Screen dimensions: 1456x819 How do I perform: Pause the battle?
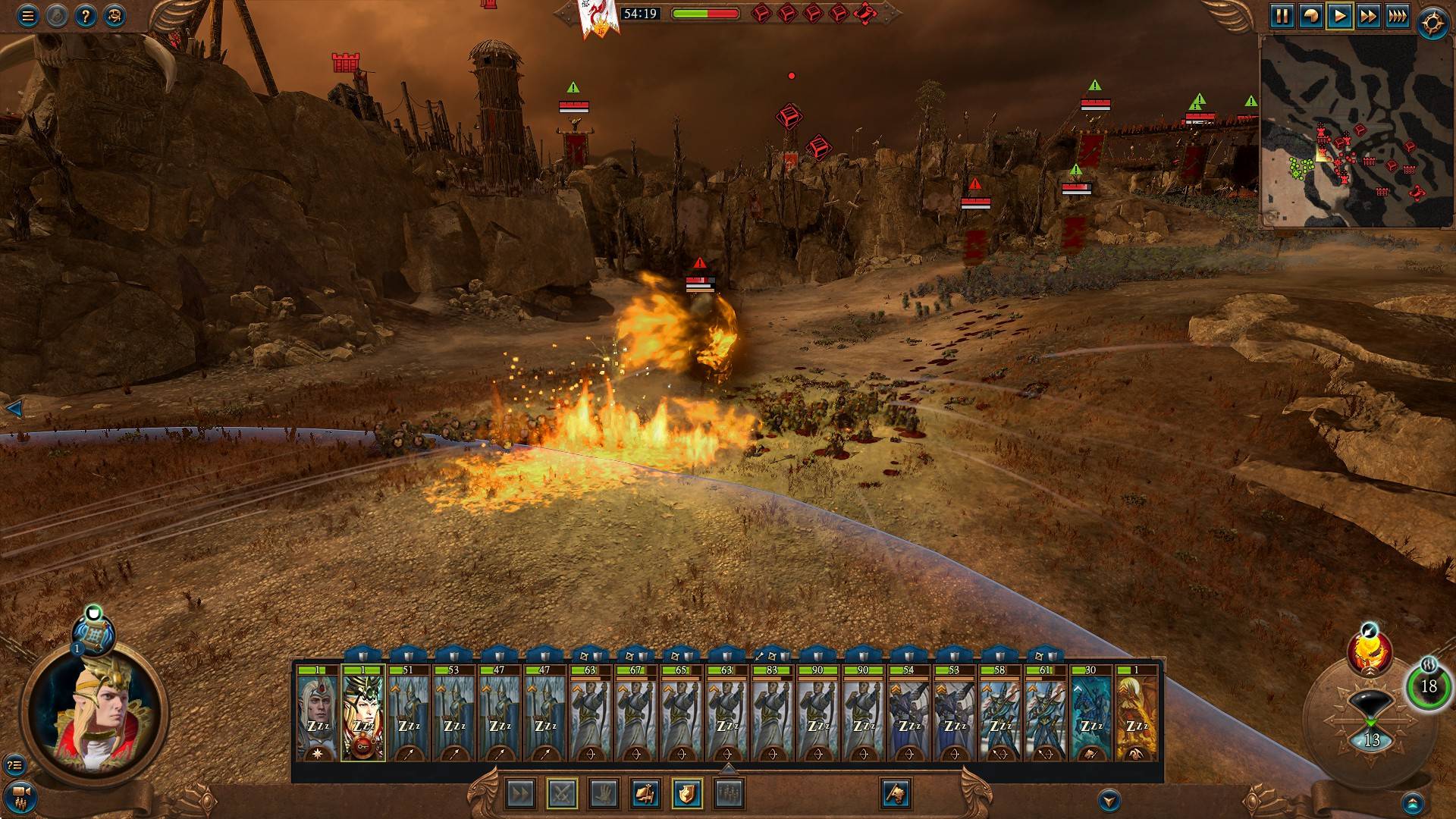point(1282,16)
